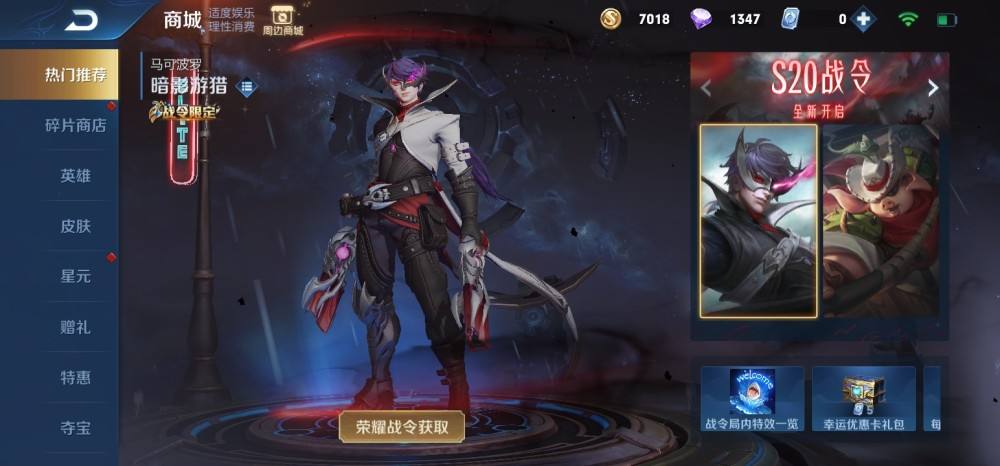Select the masked purple-haired skin thumbnail

point(758,220)
